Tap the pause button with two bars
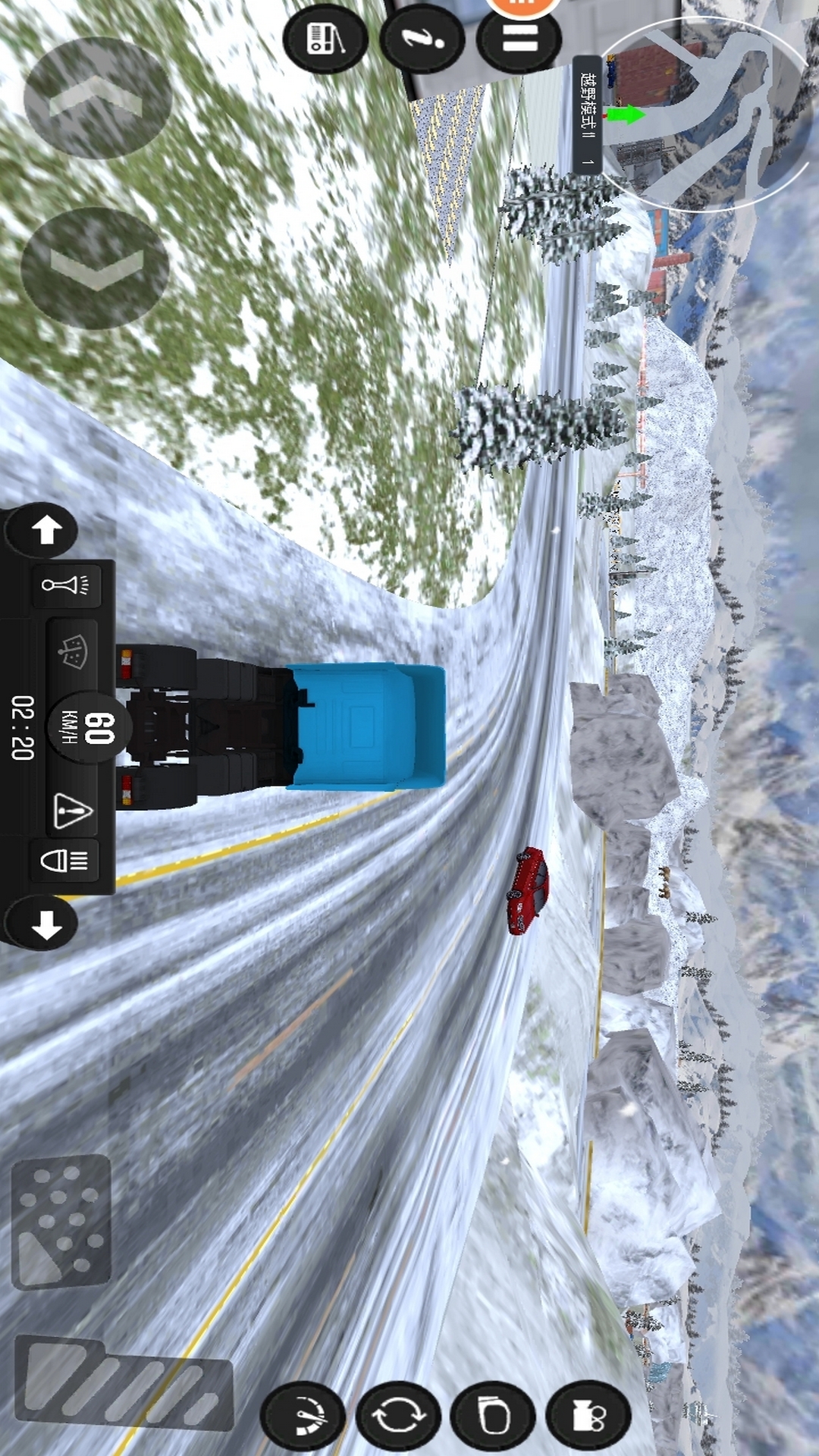Viewport: 819px width, 1456px height. [x=519, y=38]
